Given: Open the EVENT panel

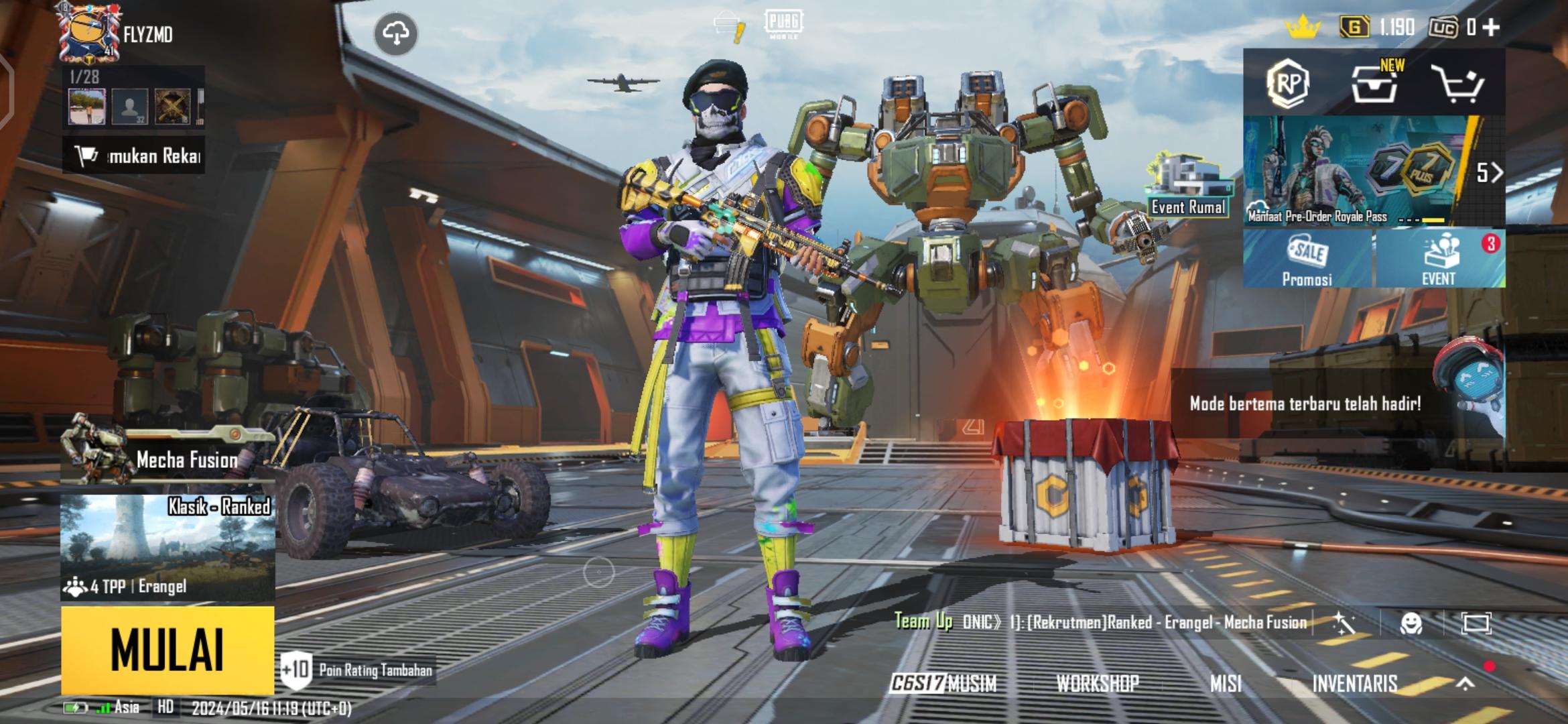Looking at the screenshot, I should pos(1439,259).
